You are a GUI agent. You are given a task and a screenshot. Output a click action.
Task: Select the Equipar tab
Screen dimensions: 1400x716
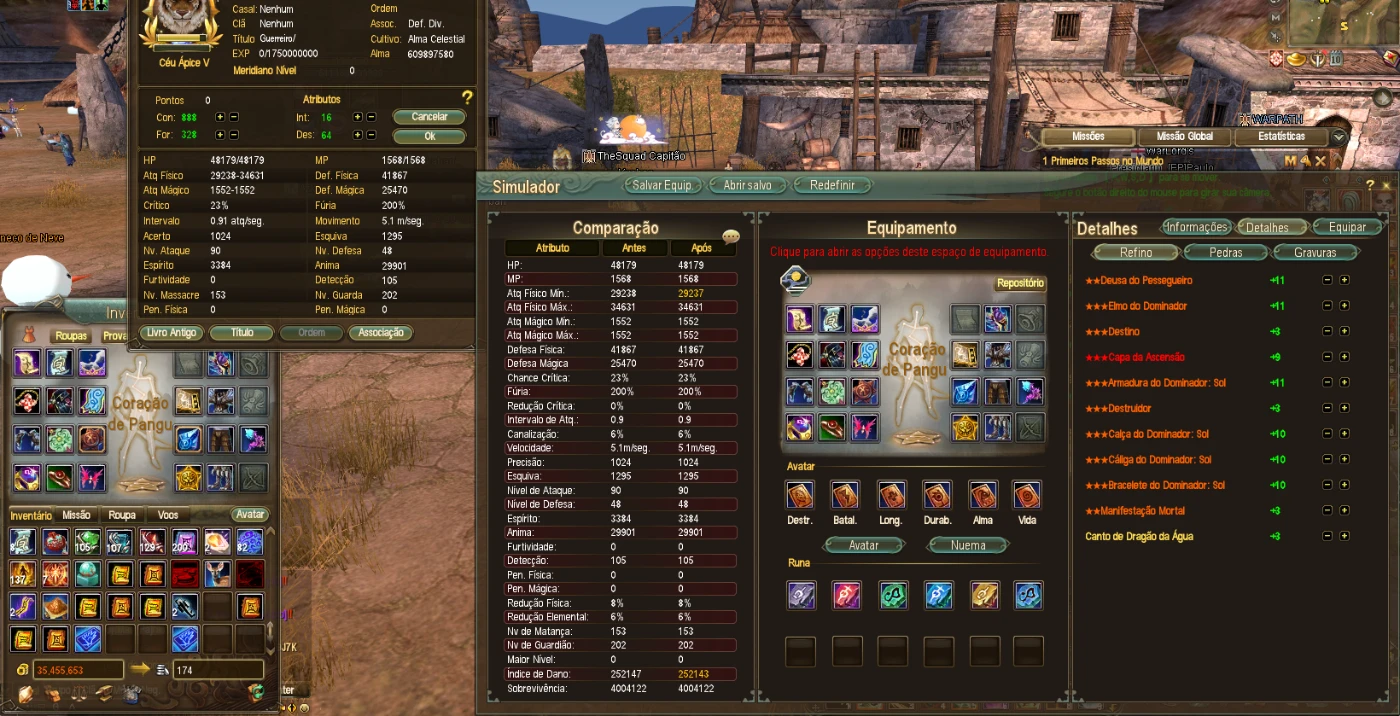pos(1347,227)
